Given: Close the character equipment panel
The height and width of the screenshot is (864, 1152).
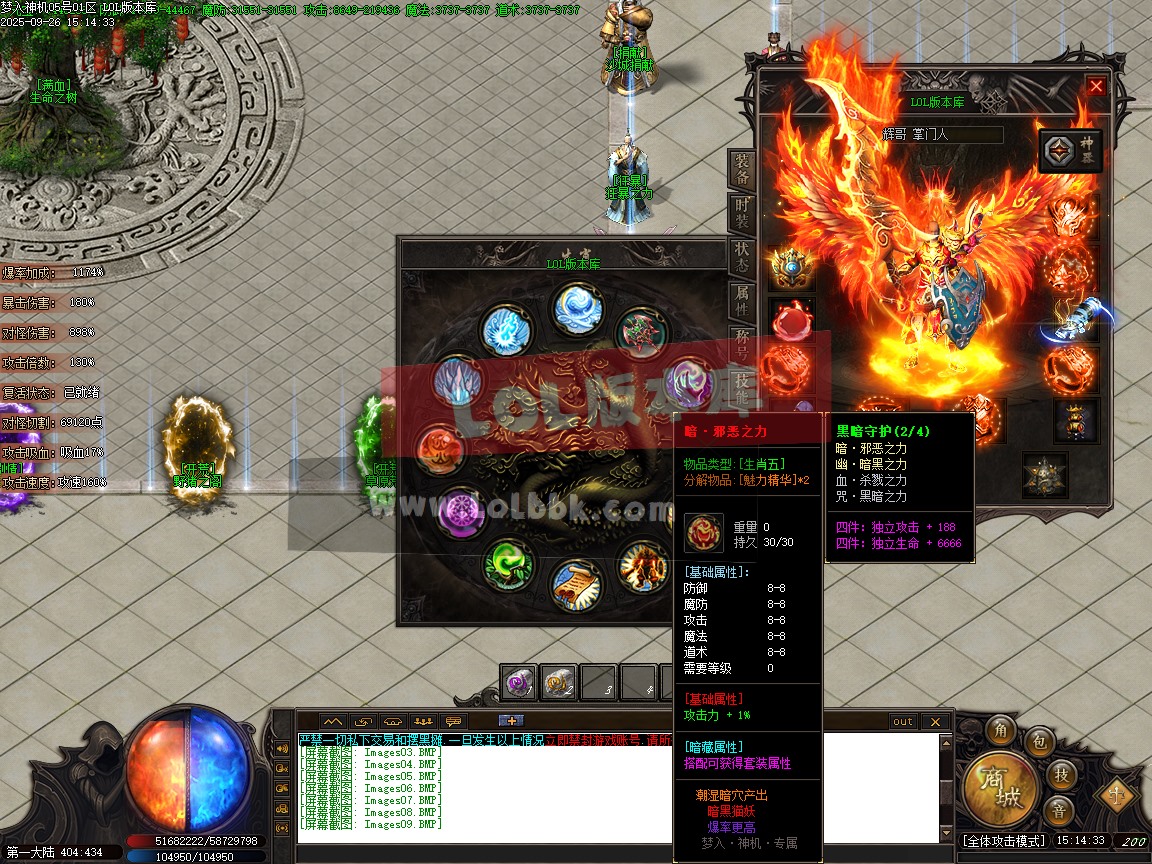Looking at the screenshot, I should [1096, 86].
